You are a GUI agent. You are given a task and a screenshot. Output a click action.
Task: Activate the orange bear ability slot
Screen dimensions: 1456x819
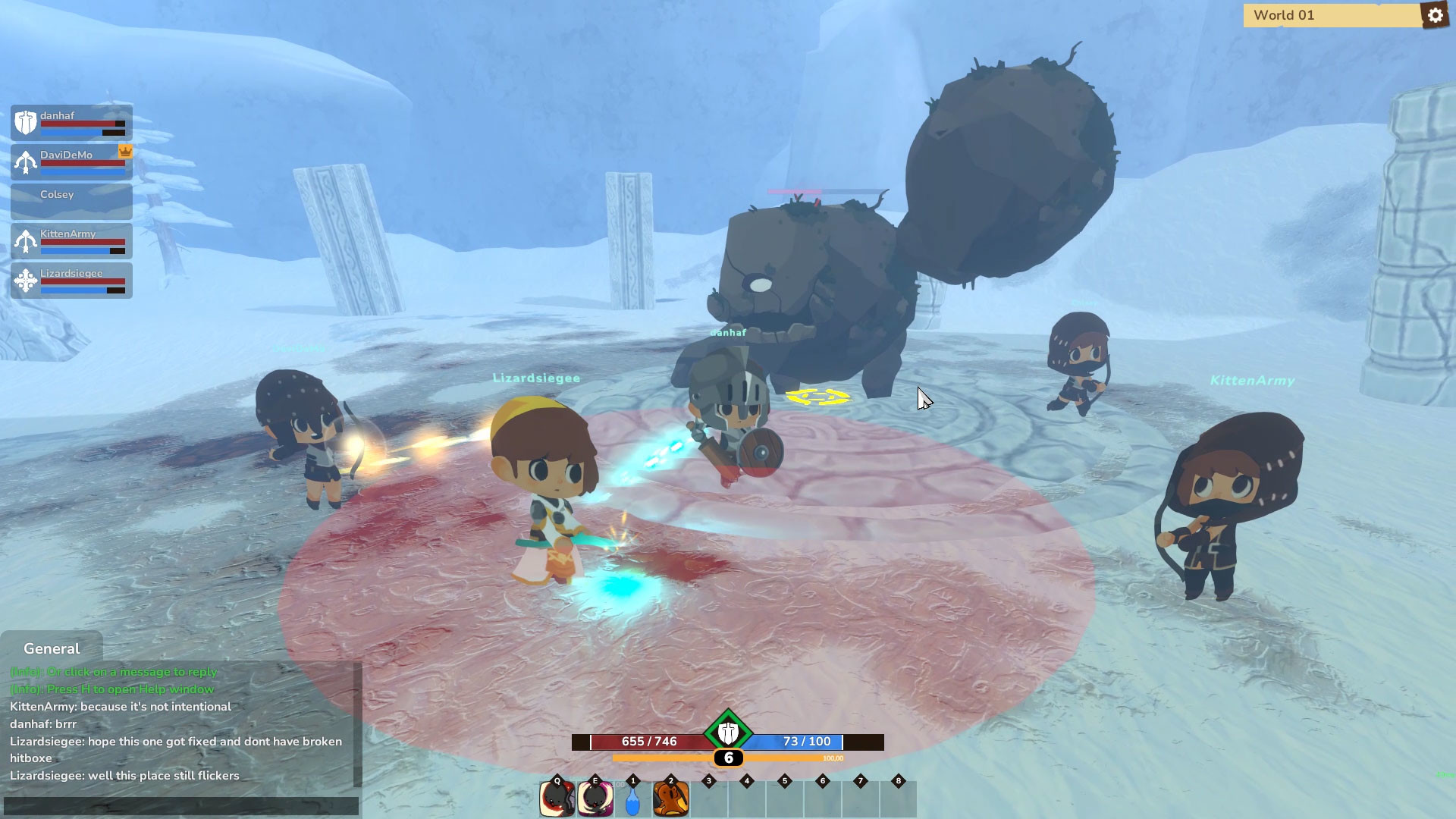coord(671,799)
